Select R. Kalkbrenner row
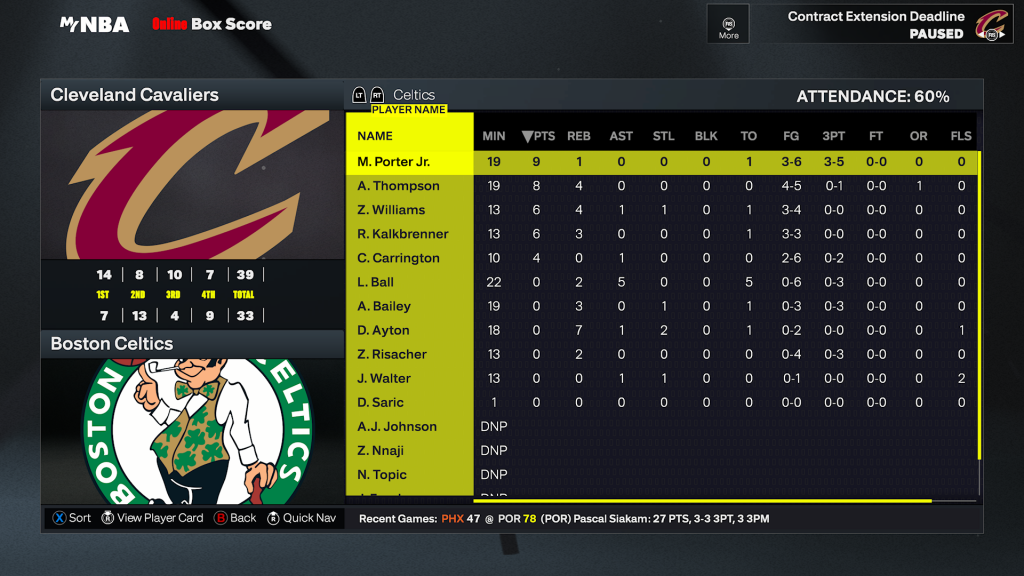1024x576 pixels. [x=403, y=234]
